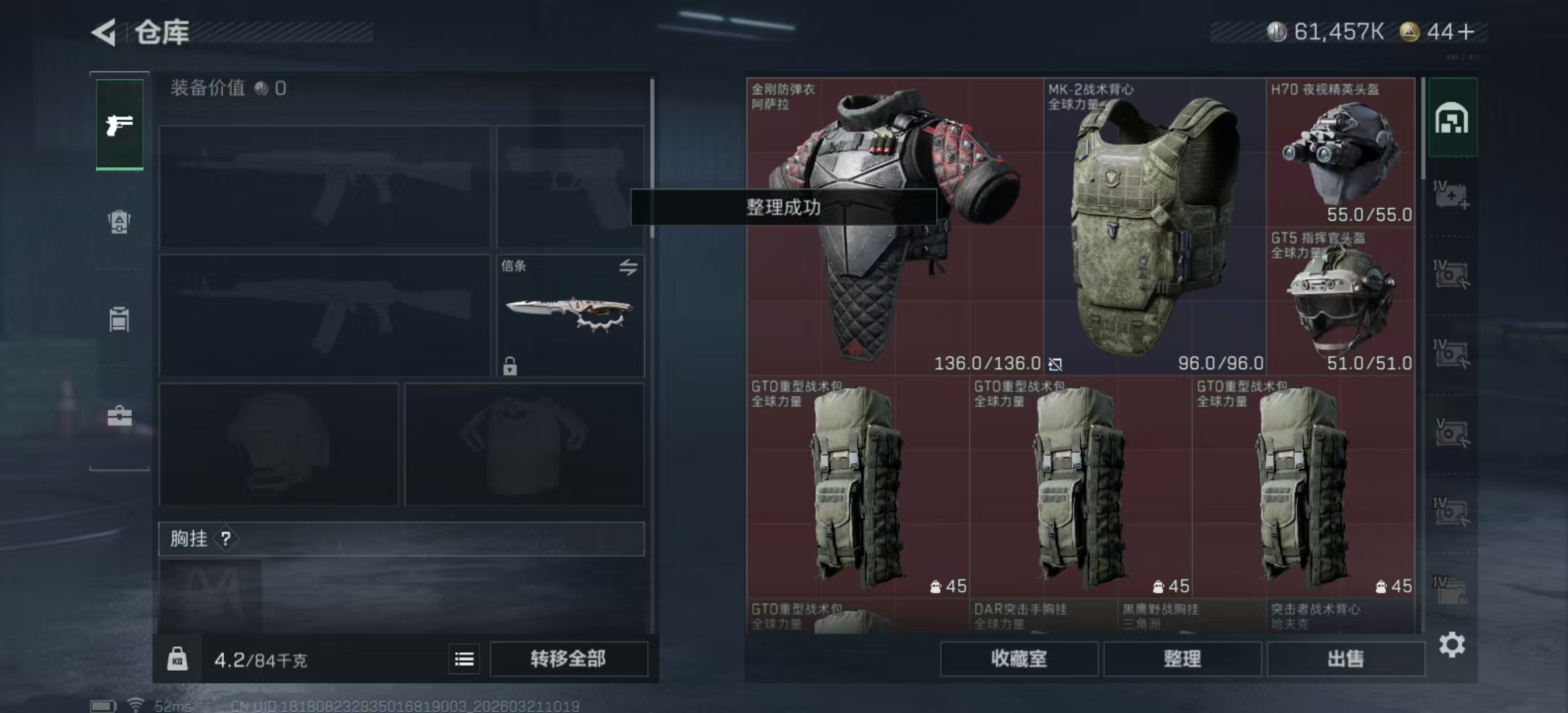Click the 整理 sort button
Image resolution: width=1568 pixels, height=713 pixels.
(x=1182, y=659)
